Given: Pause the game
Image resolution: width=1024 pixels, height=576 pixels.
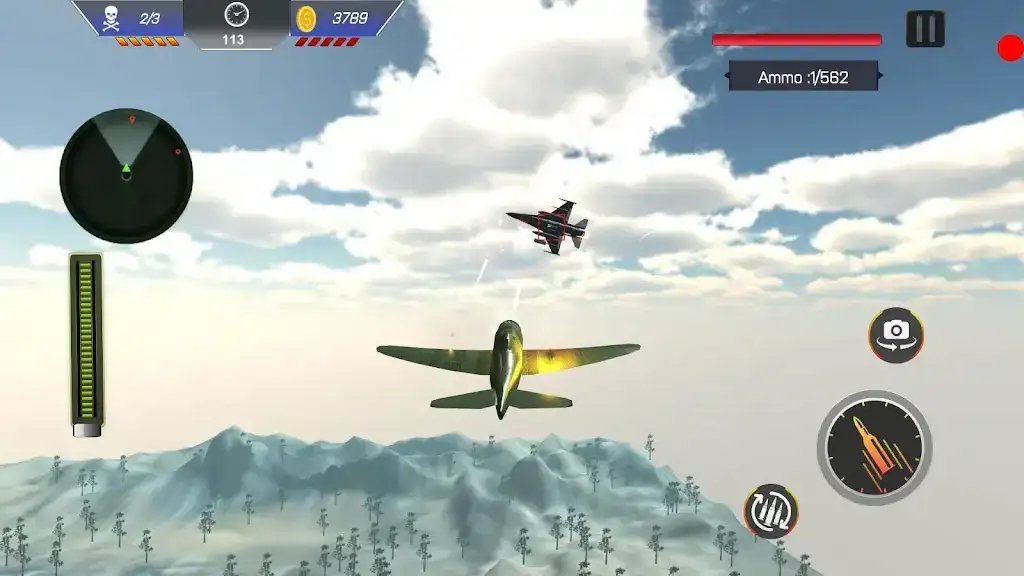Looking at the screenshot, I should coord(925,29).
